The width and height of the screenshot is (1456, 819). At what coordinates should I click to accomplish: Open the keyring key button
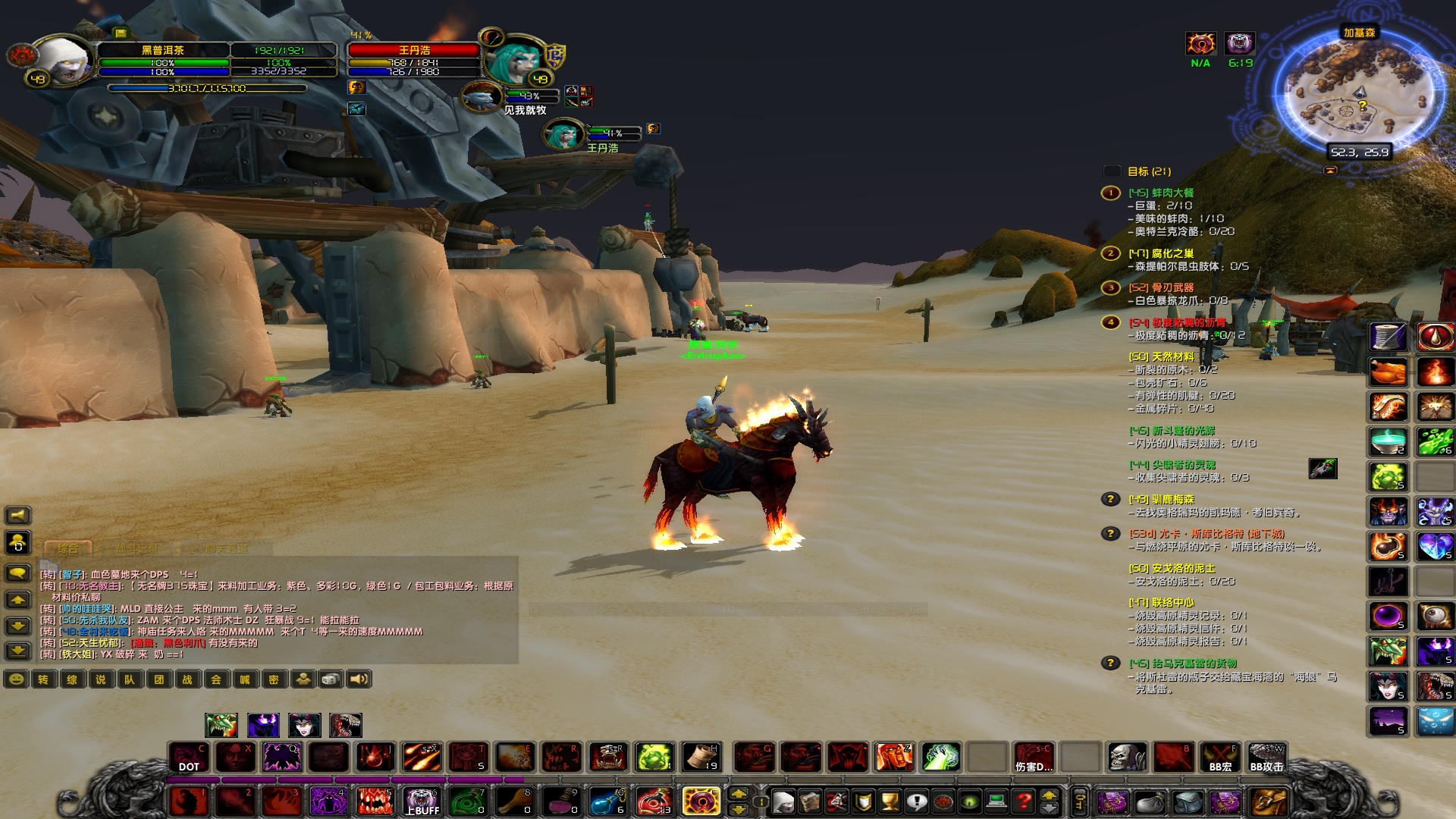coord(1081,801)
